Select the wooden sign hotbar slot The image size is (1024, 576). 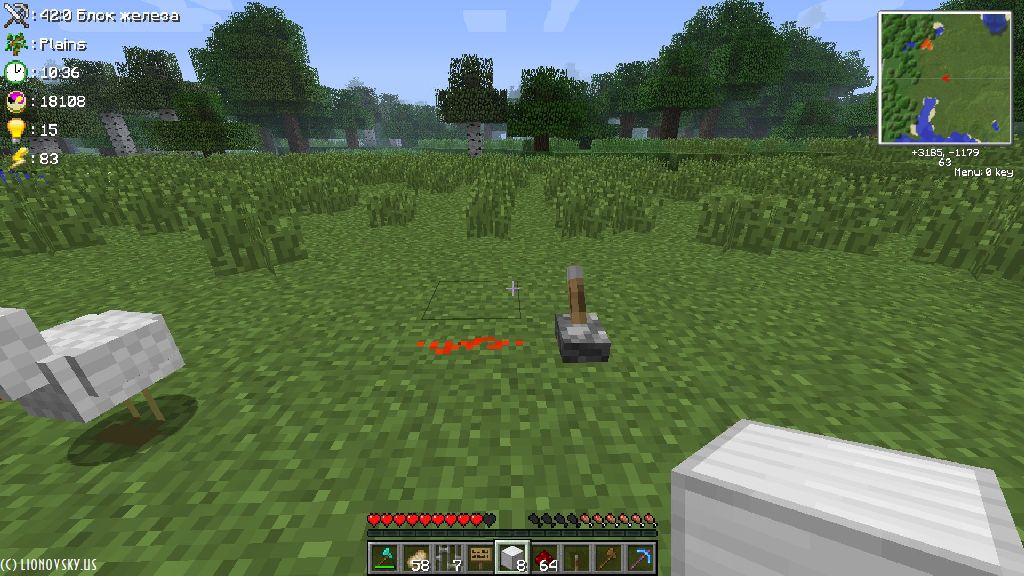pyautogui.click(x=480, y=557)
